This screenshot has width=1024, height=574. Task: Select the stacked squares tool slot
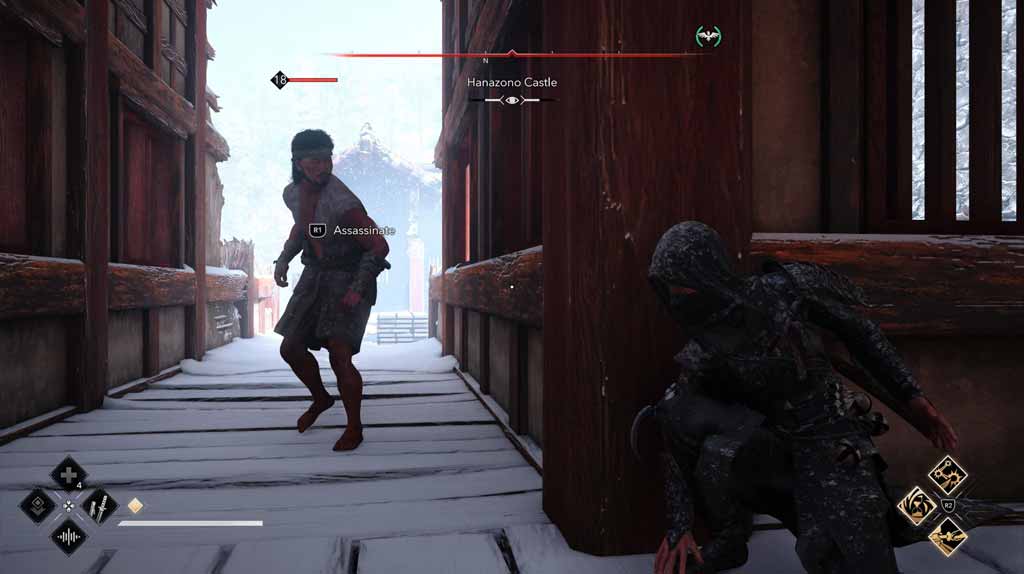[x=37, y=505]
